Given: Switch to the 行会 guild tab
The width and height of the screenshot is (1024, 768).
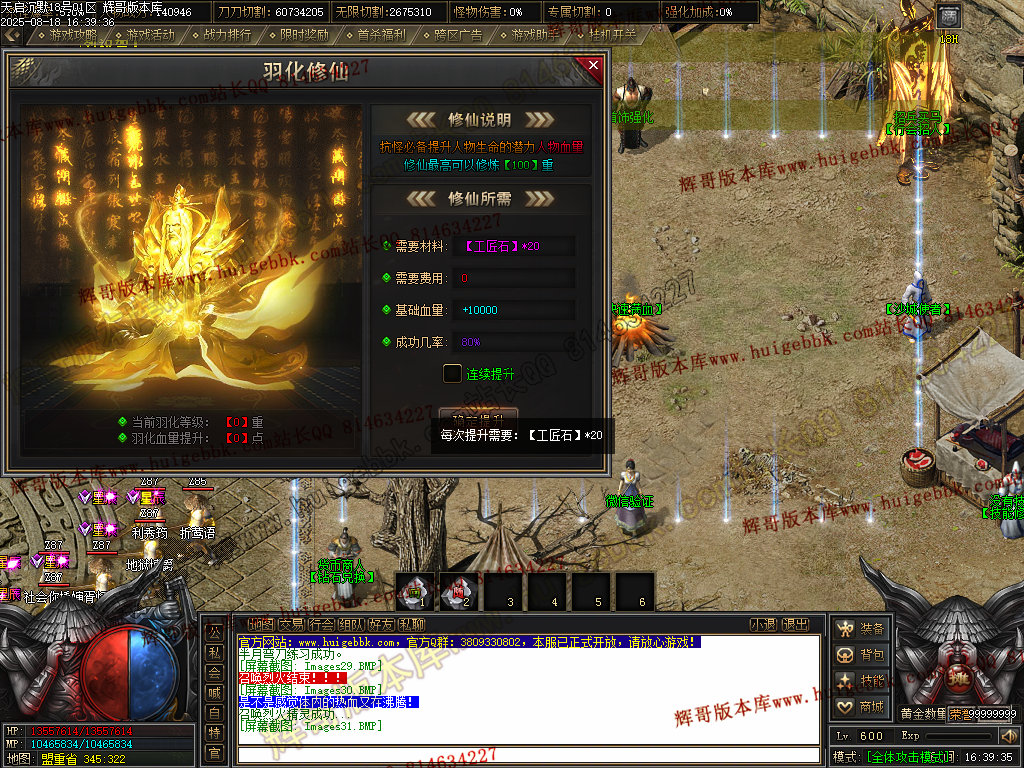Looking at the screenshot, I should (322, 625).
